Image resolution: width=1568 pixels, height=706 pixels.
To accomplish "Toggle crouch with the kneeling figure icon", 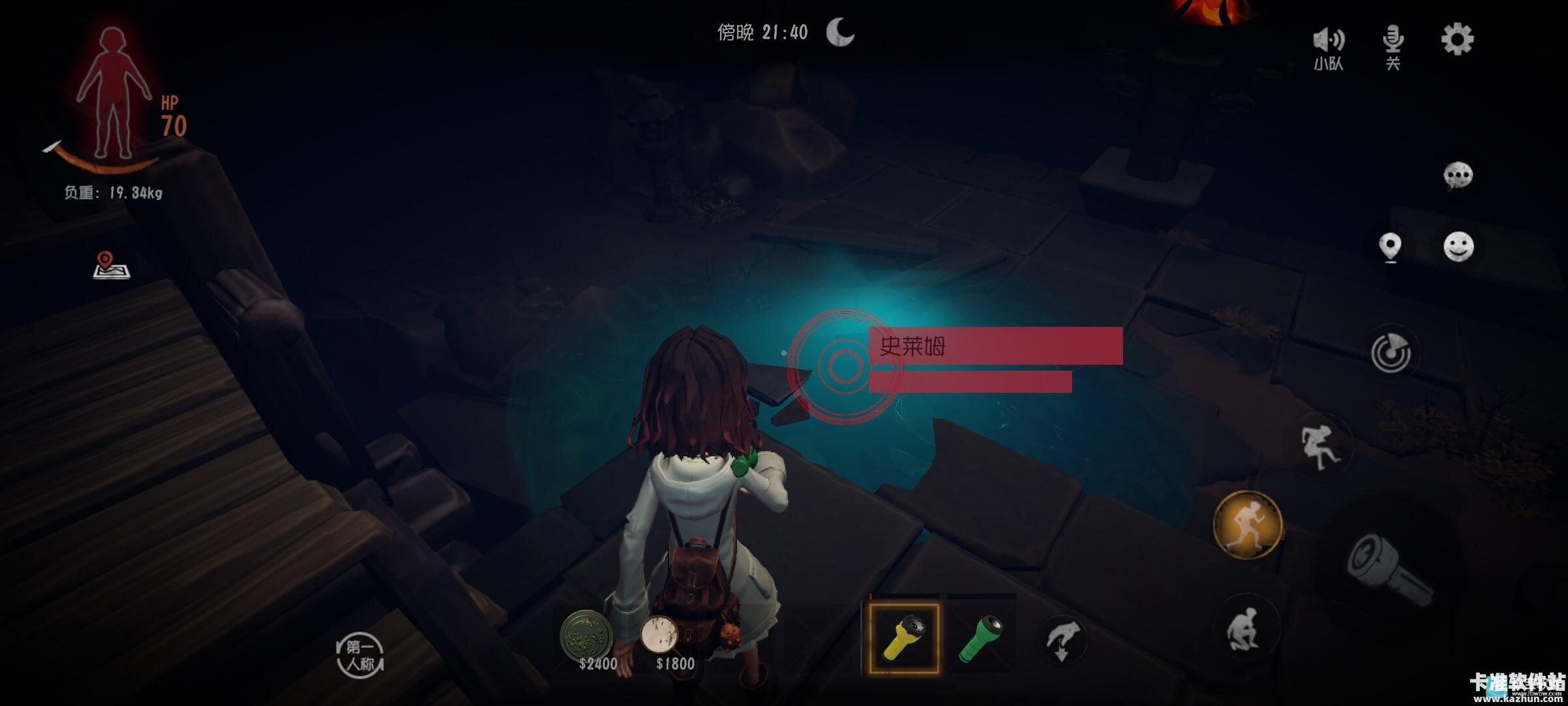I will tap(1245, 629).
